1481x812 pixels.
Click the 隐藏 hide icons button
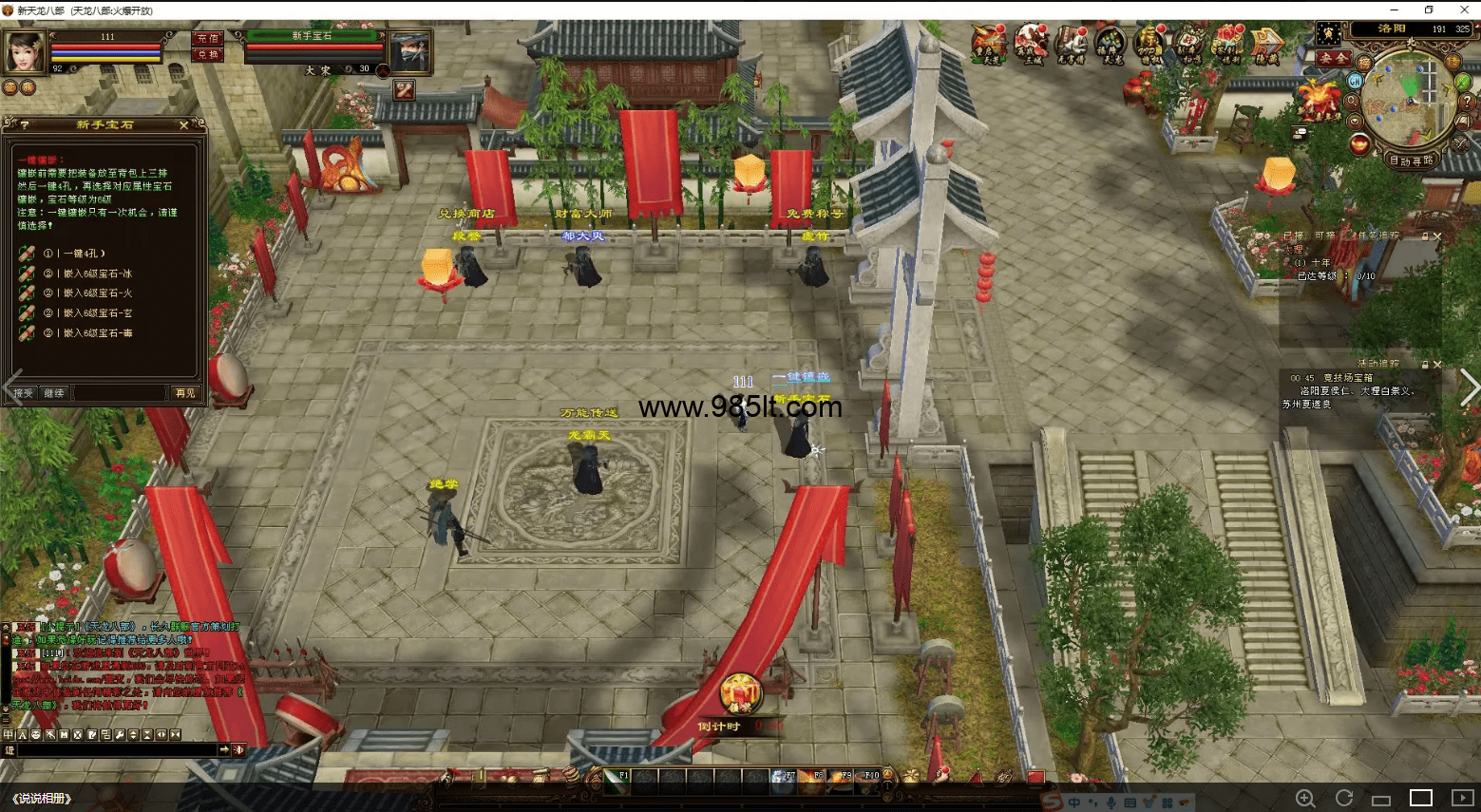1267,45
